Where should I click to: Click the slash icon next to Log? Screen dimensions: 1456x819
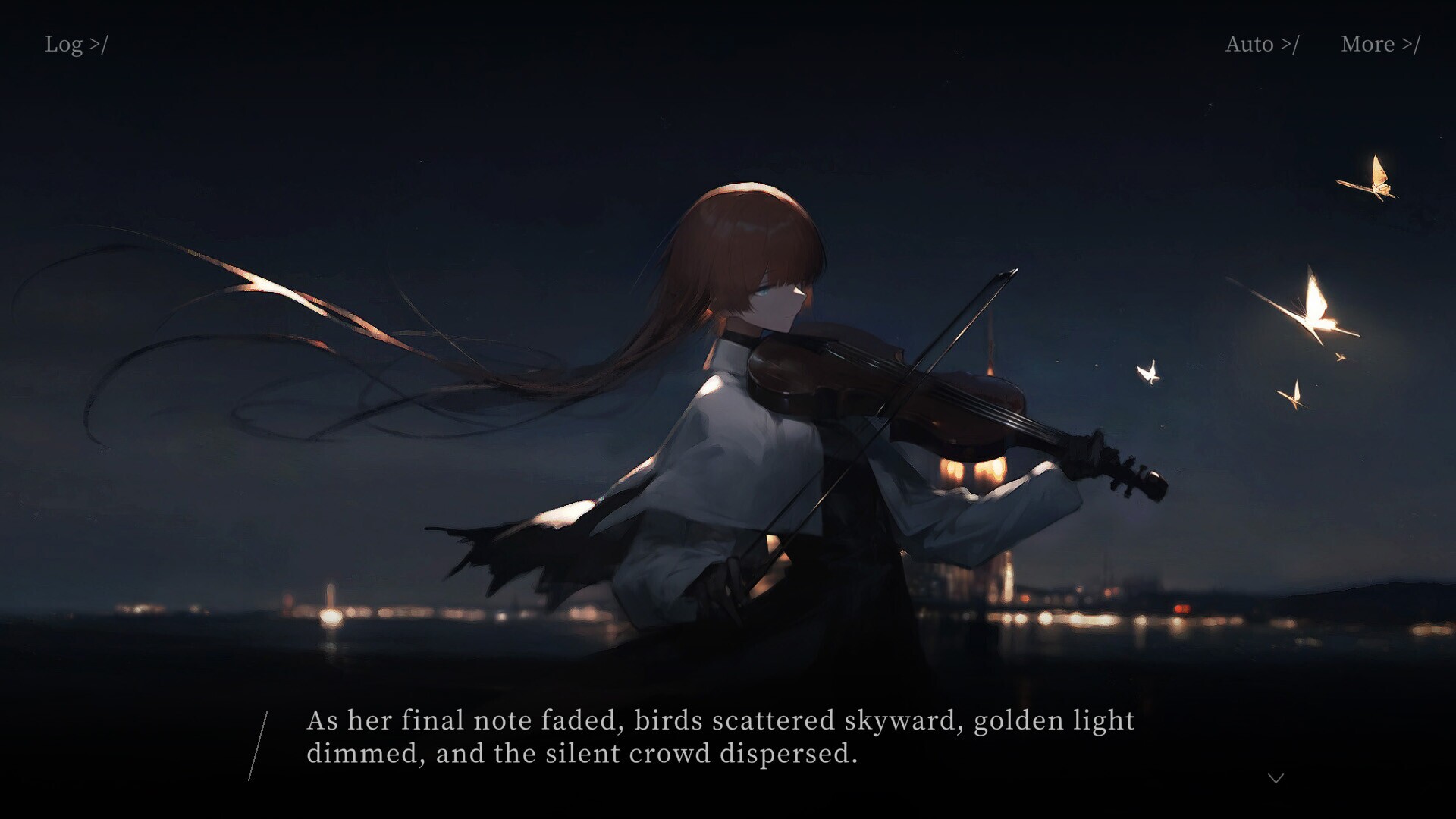100,44
